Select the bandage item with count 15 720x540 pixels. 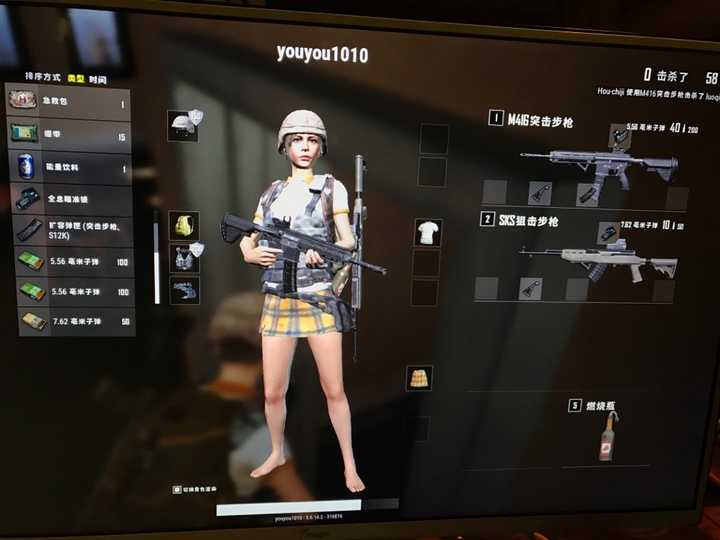tap(68, 134)
